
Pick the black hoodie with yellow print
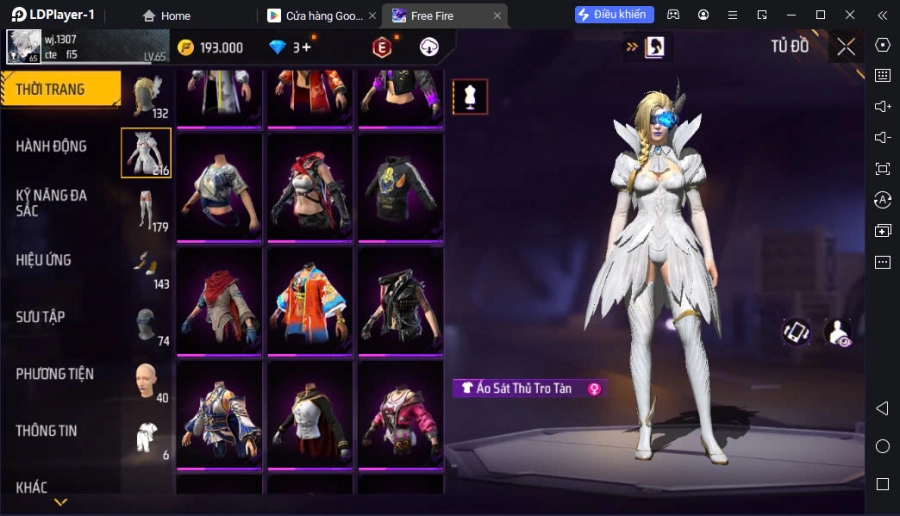click(x=400, y=188)
